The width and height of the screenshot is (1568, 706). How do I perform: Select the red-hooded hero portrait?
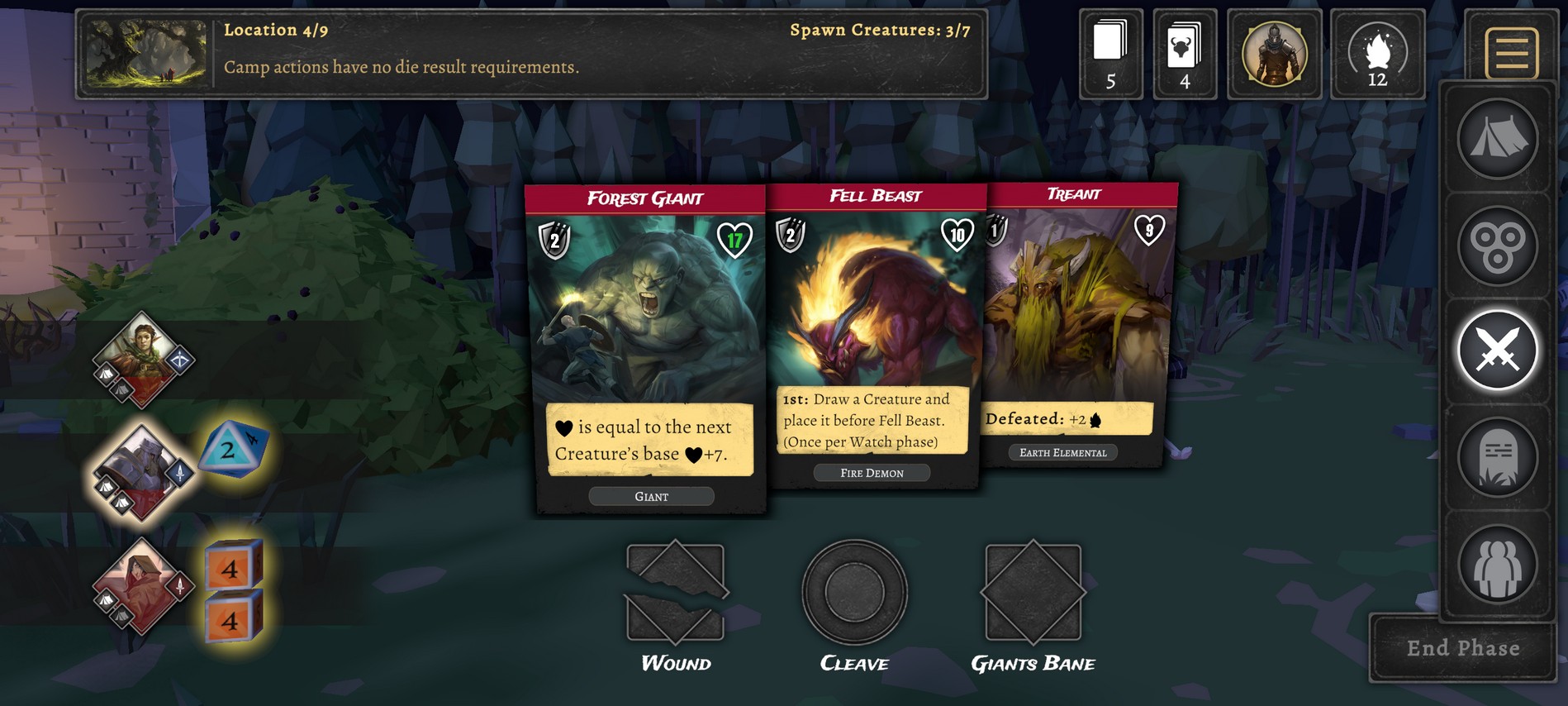coord(140,585)
